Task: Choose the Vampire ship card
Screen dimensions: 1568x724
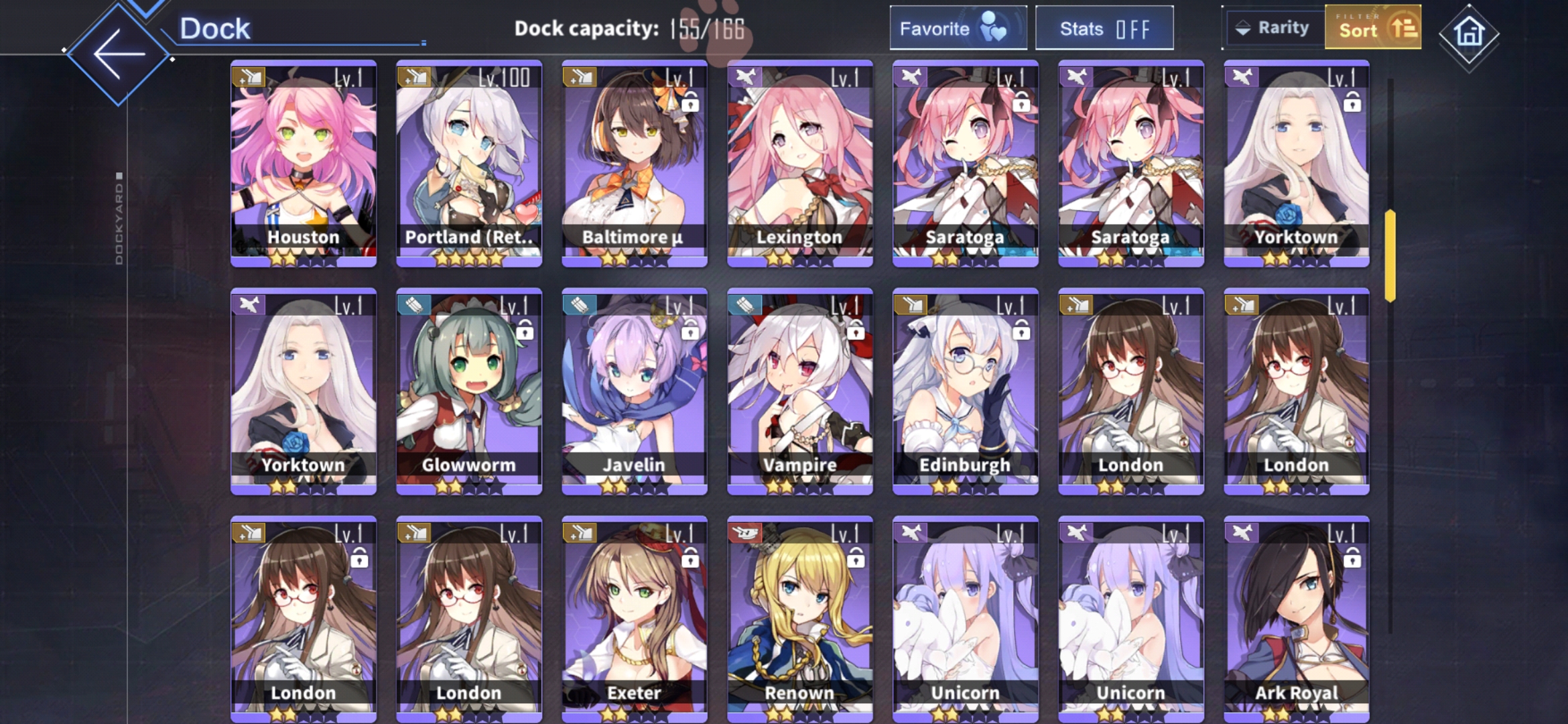Action: pos(800,391)
